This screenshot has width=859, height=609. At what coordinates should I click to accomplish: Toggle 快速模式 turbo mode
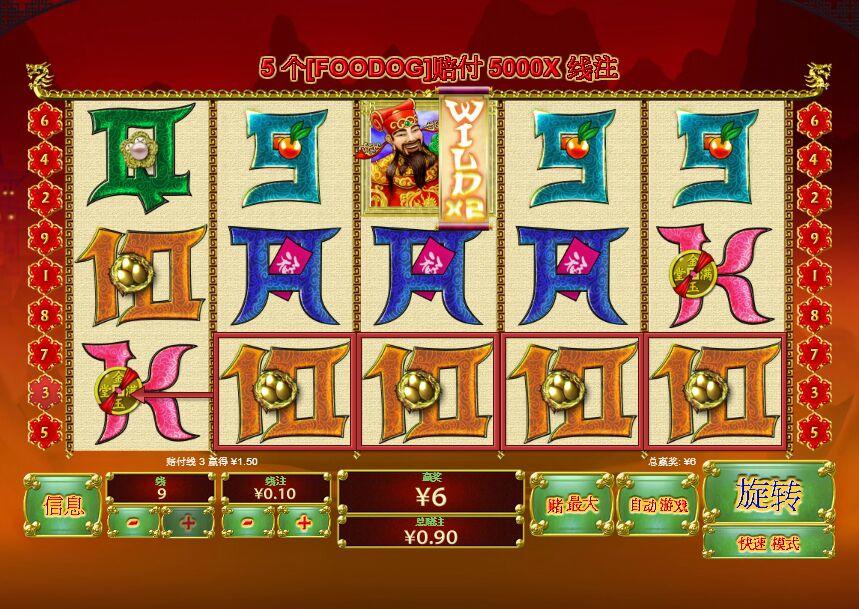[768, 543]
